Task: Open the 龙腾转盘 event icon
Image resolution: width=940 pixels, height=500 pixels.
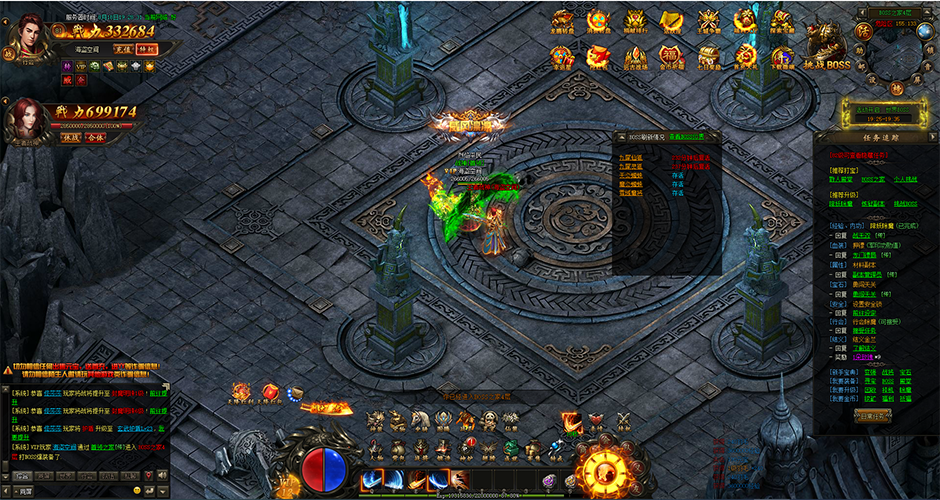Action: [564, 24]
